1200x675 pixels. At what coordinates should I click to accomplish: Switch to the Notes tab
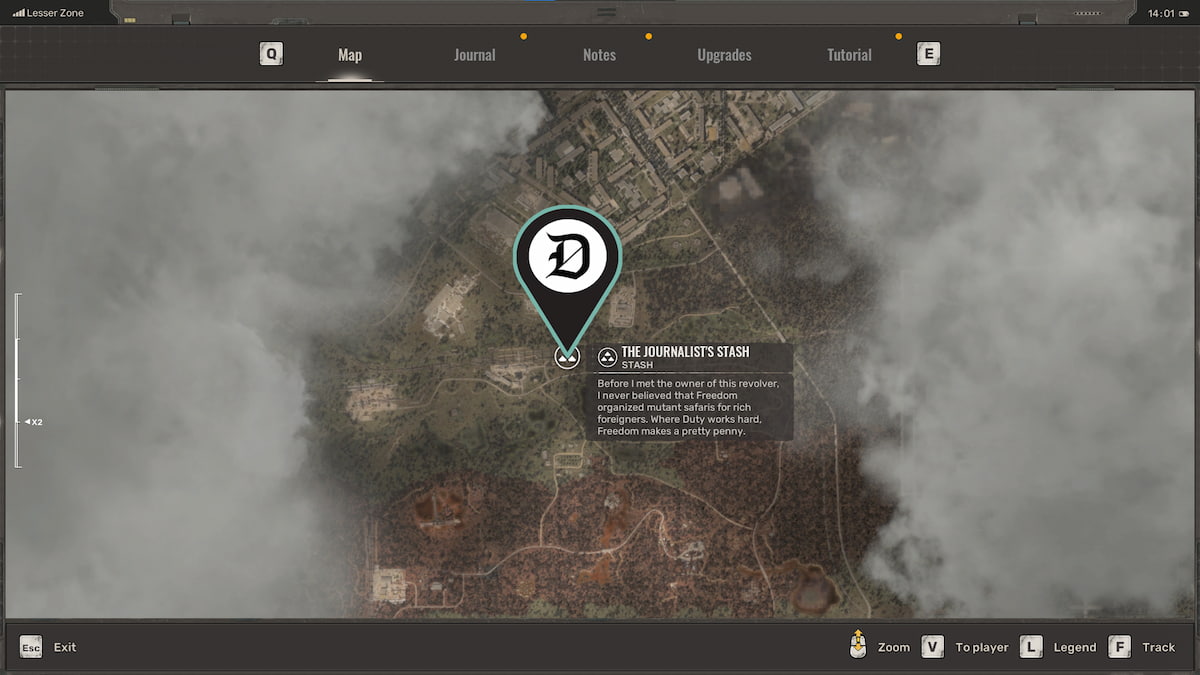coord(599,55)
